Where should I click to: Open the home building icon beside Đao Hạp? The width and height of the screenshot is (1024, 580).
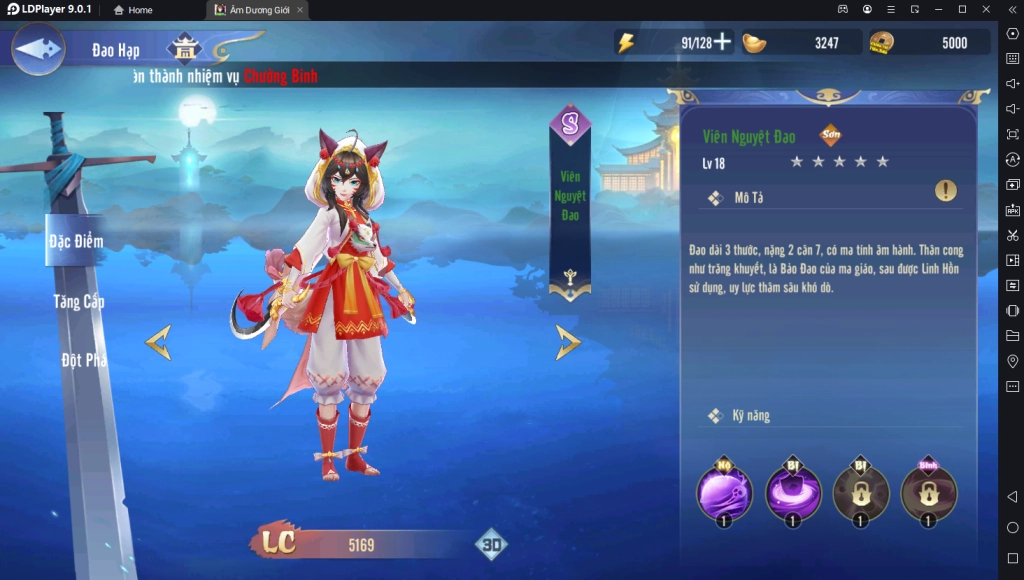click(184, 49)
